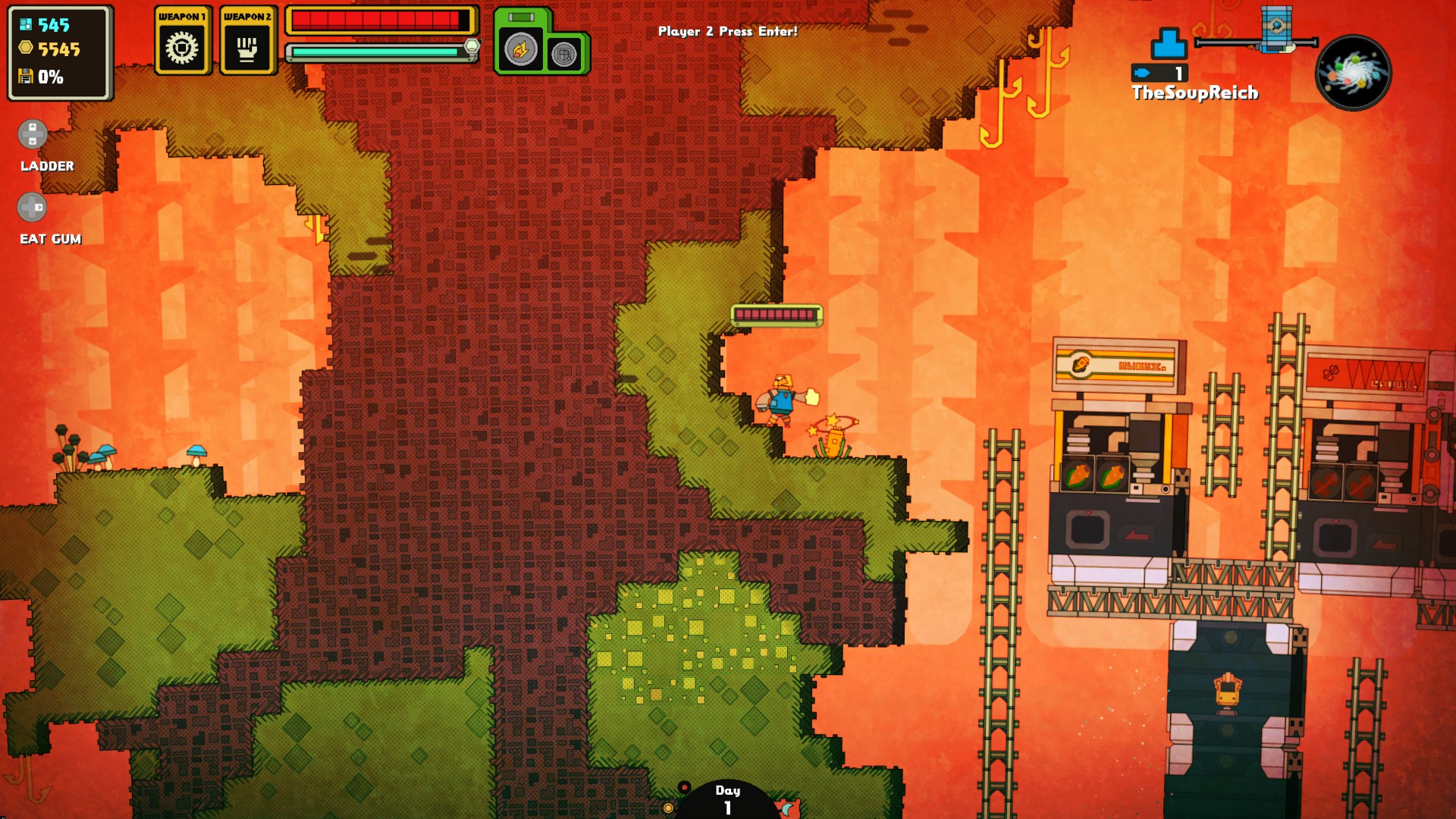
Task: Select the Weapon 1 sawblade slot
Action: click(182, 48)
